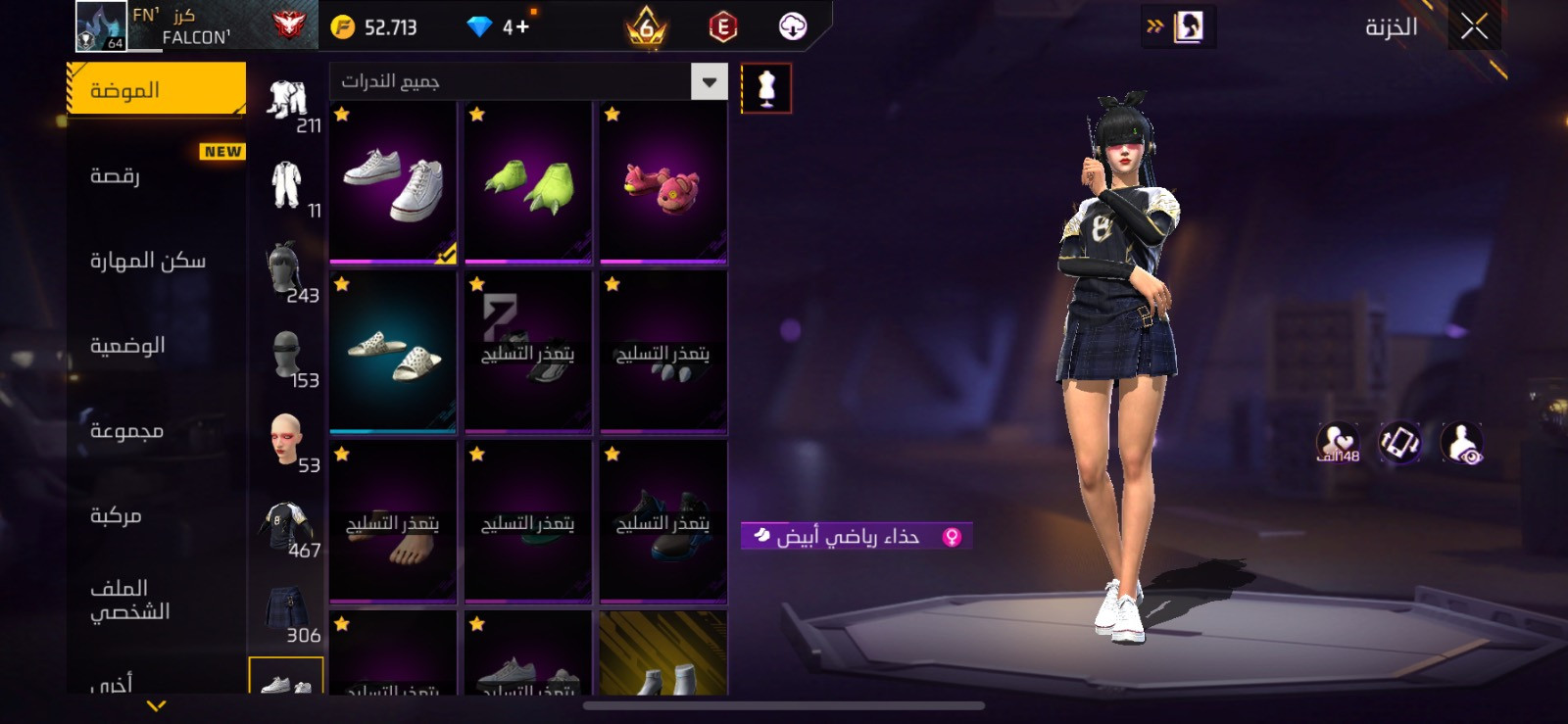
Task: Select the pink bear slippers
Action: coord(663,182)
